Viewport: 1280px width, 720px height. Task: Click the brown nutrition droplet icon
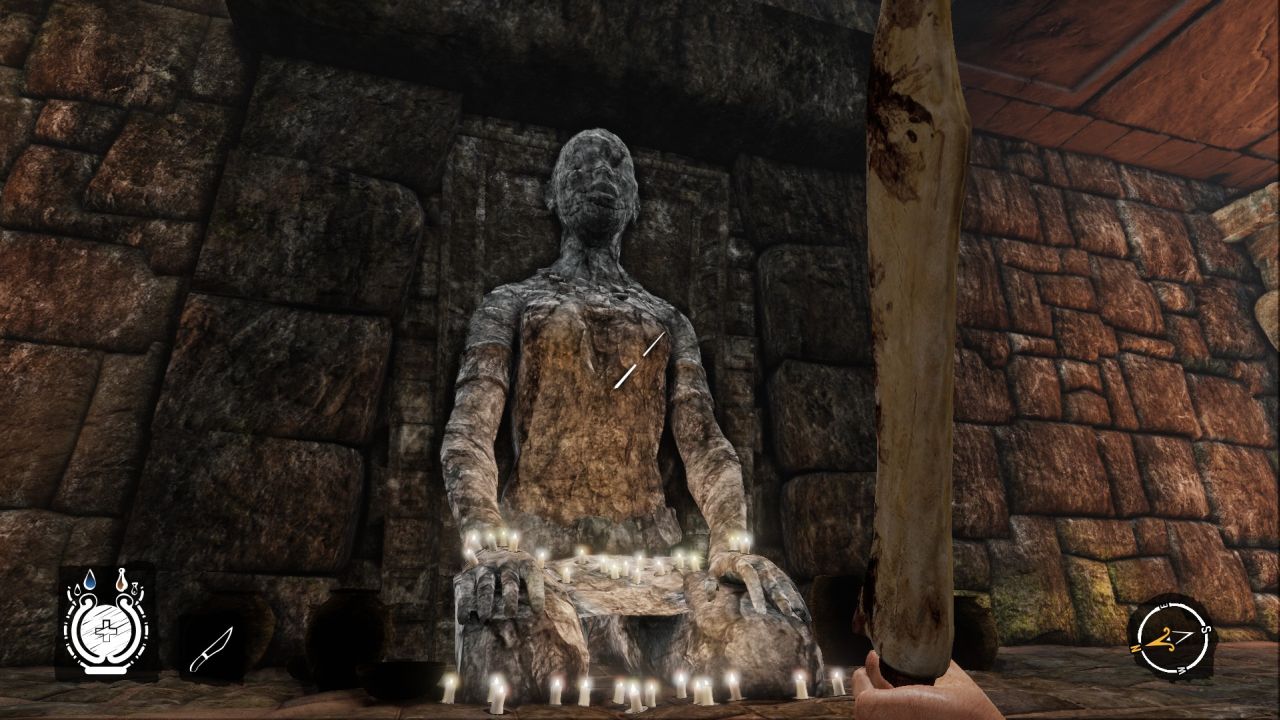point(122,579)
